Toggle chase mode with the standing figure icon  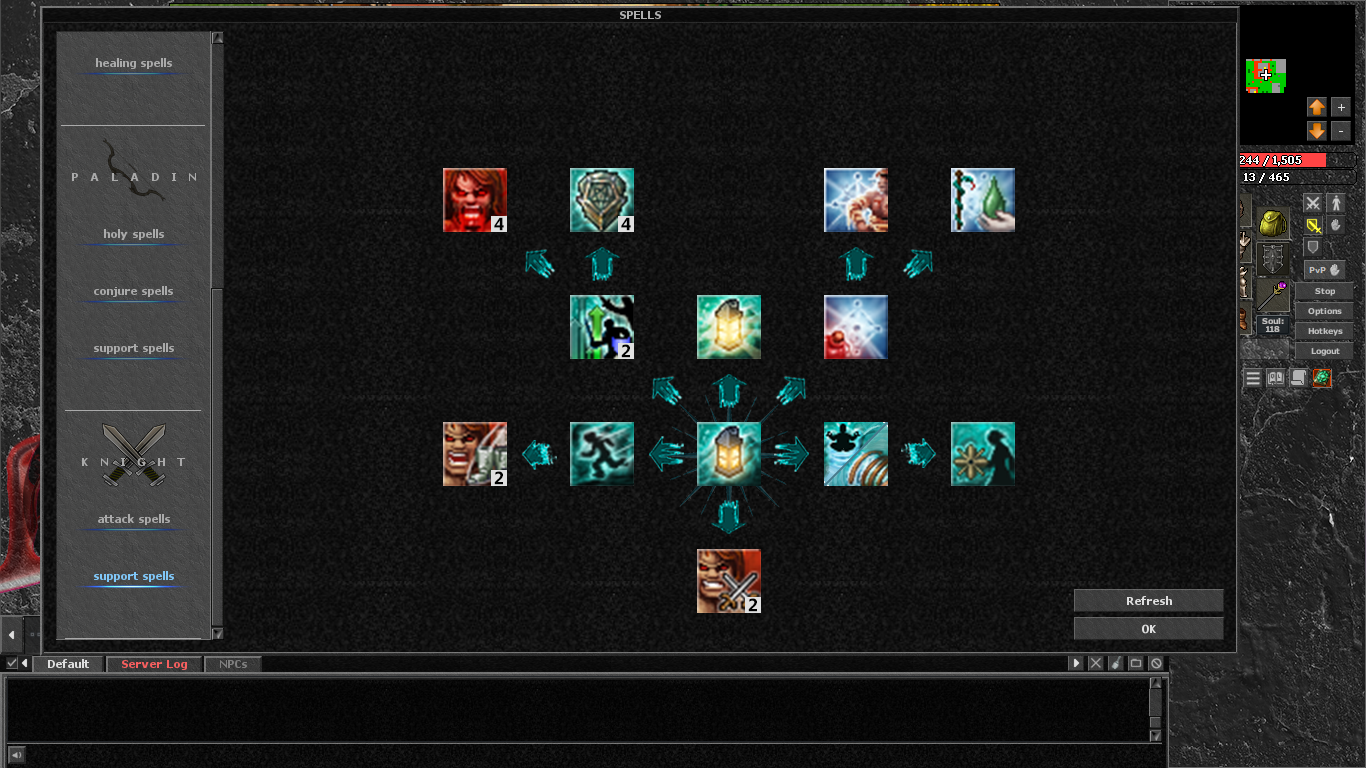[x=1336, y=203]
